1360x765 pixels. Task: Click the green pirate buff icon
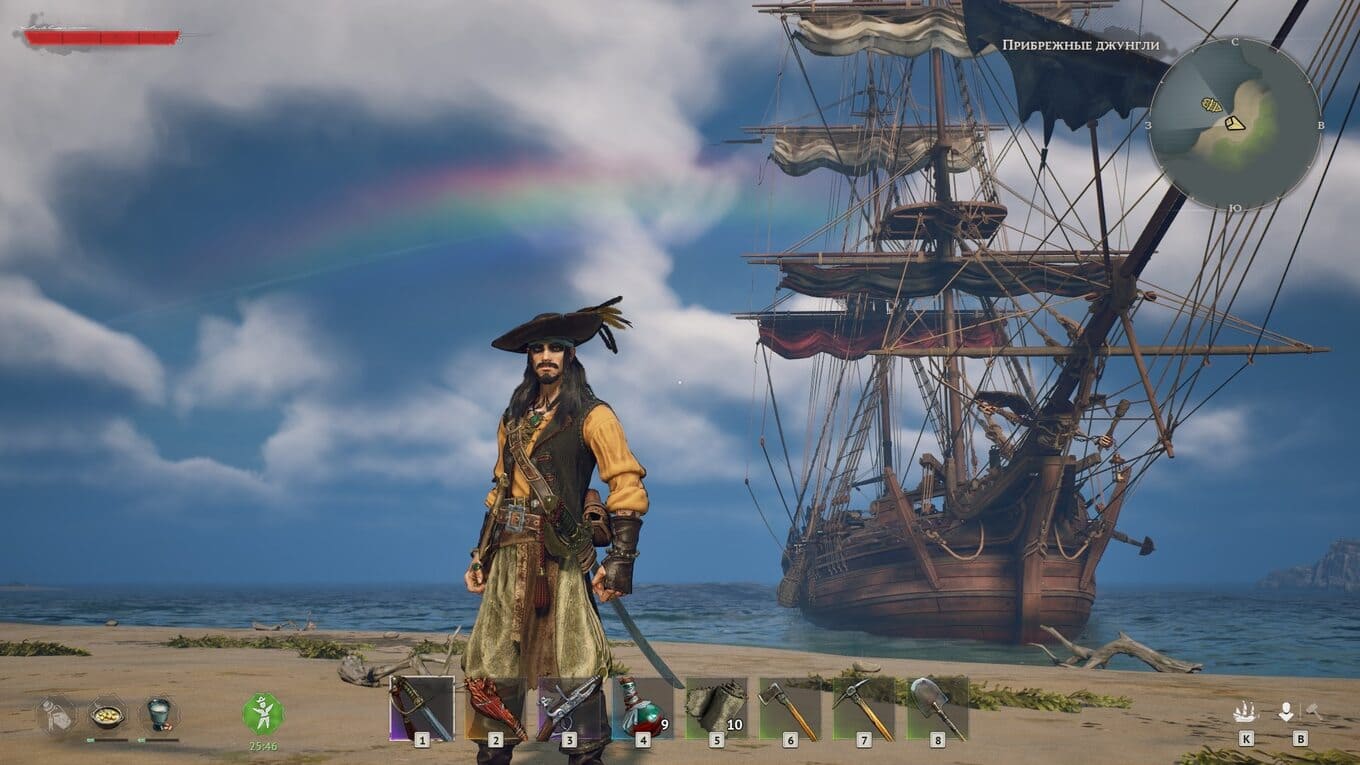[x=263, y=714]
